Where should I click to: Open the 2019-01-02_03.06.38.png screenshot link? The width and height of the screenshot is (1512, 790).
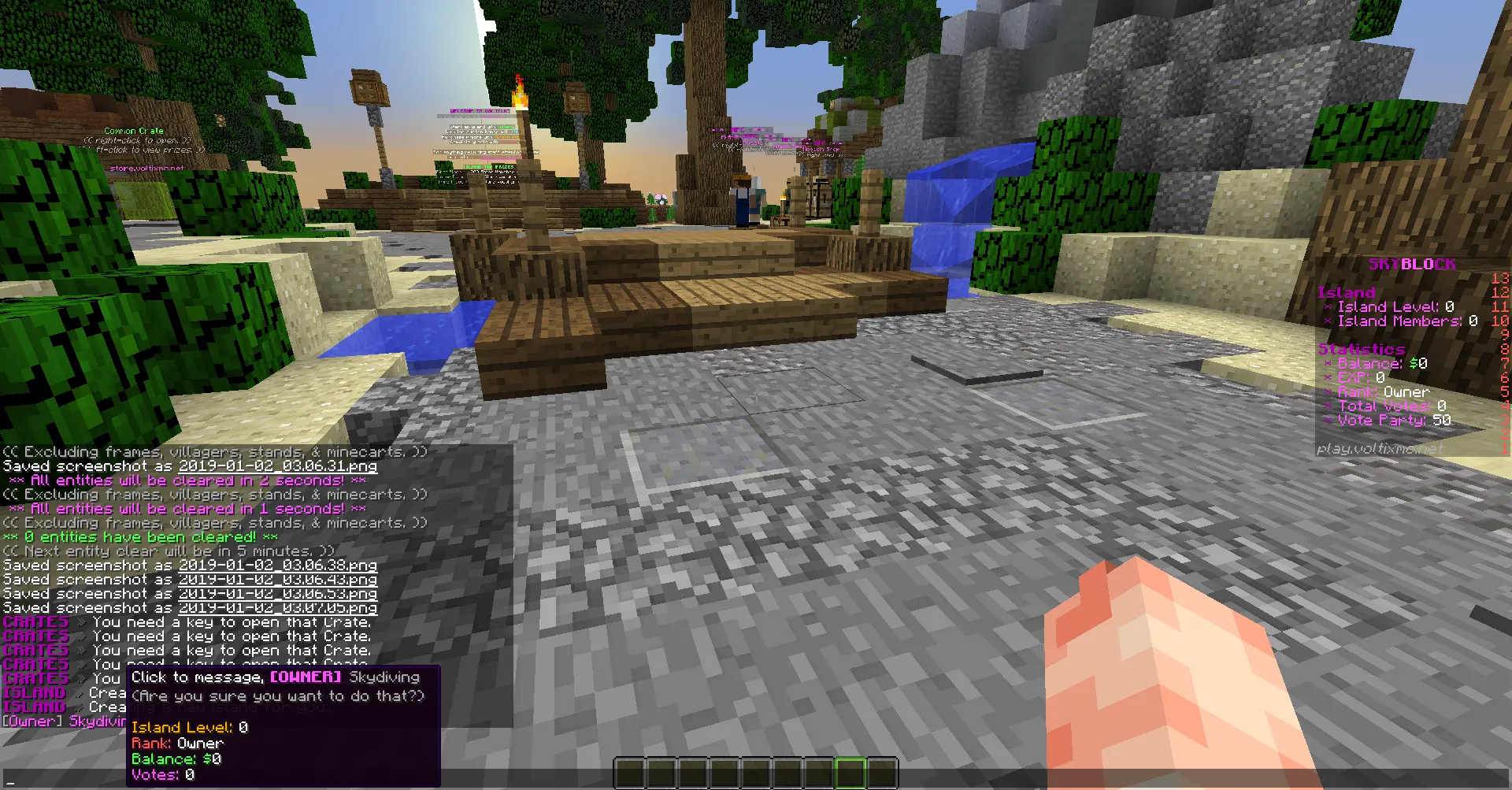click(x=277, y=566)
